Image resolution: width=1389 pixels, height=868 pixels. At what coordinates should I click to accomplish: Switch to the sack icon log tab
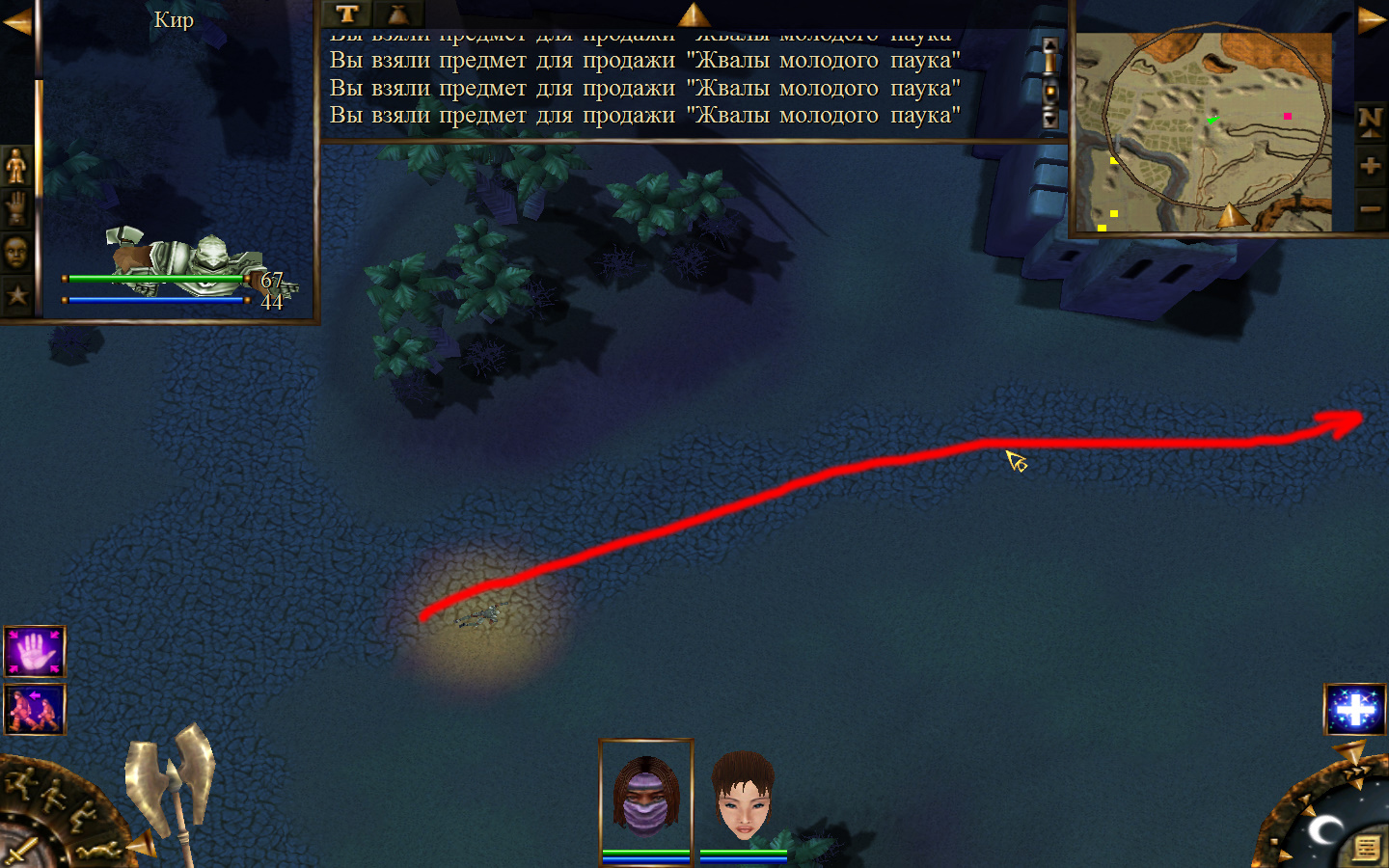coord(398,14)
